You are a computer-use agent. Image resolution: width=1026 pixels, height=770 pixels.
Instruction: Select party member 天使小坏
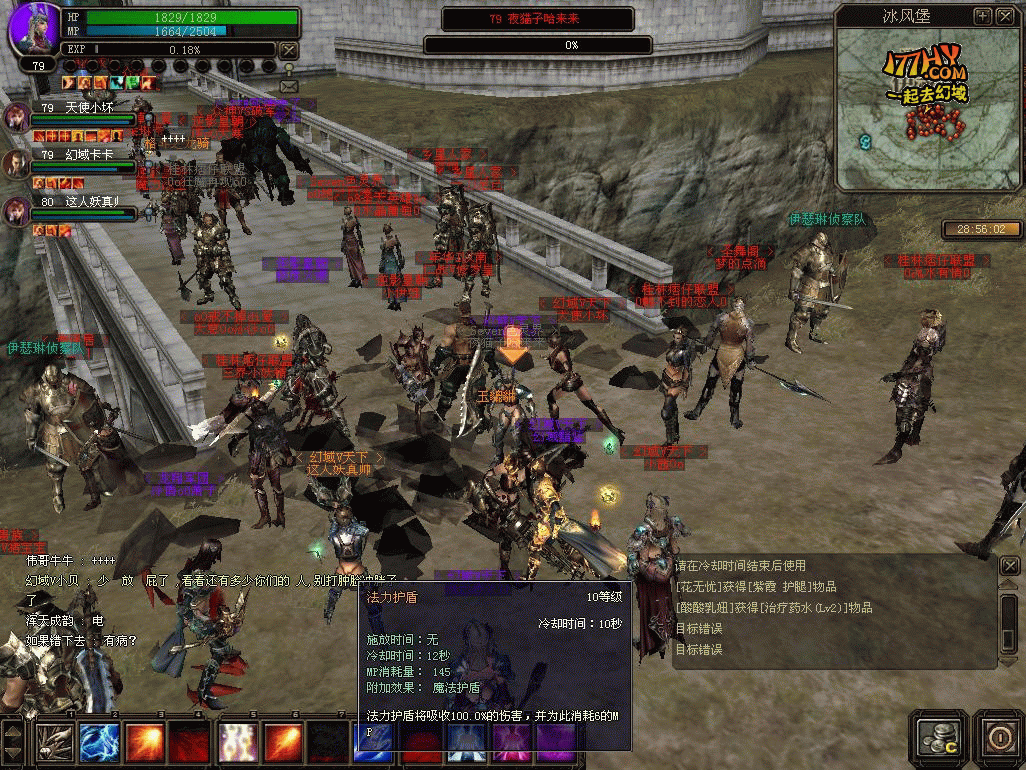(17, 116)
